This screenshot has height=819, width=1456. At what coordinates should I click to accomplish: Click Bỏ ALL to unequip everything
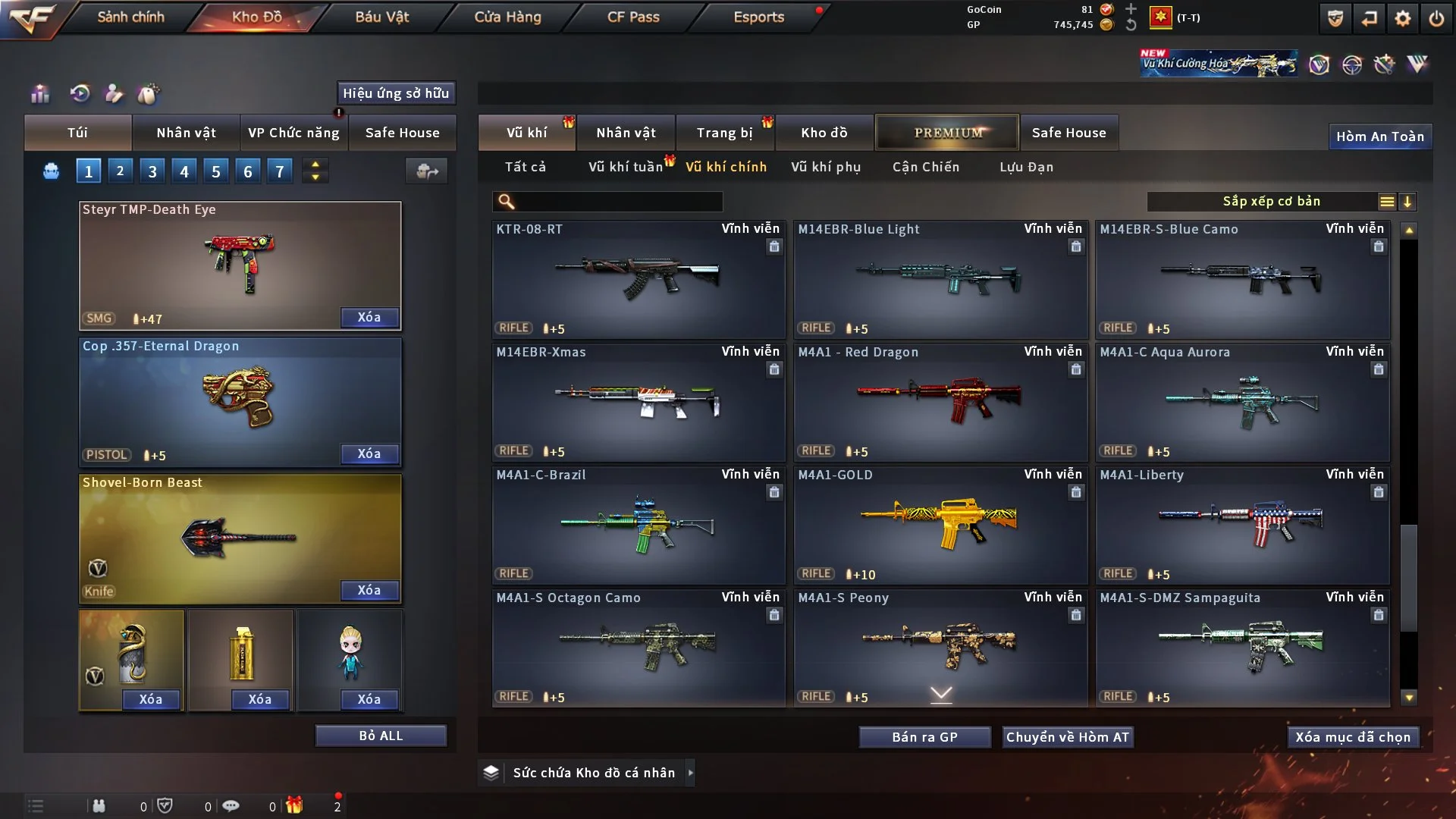pos(381,736)
